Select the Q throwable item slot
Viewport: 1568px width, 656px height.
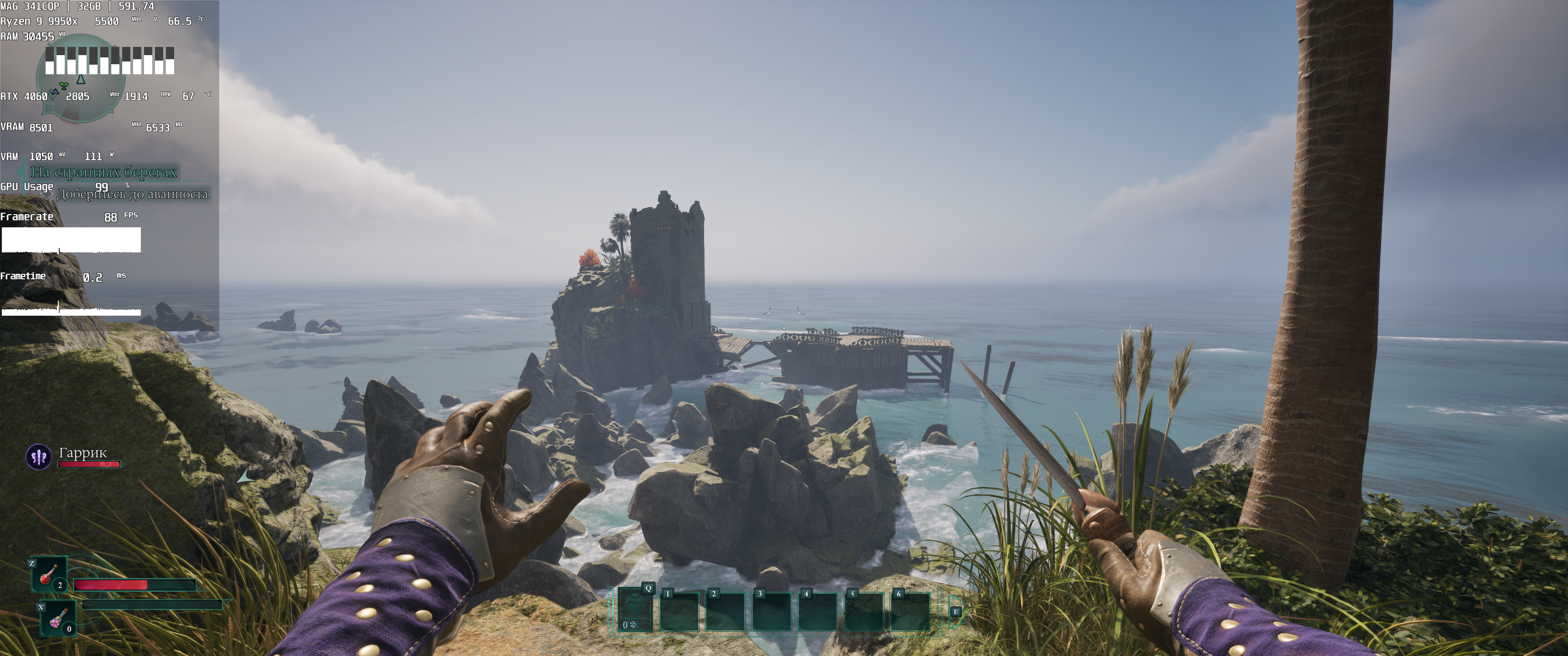tap(635, 610)
